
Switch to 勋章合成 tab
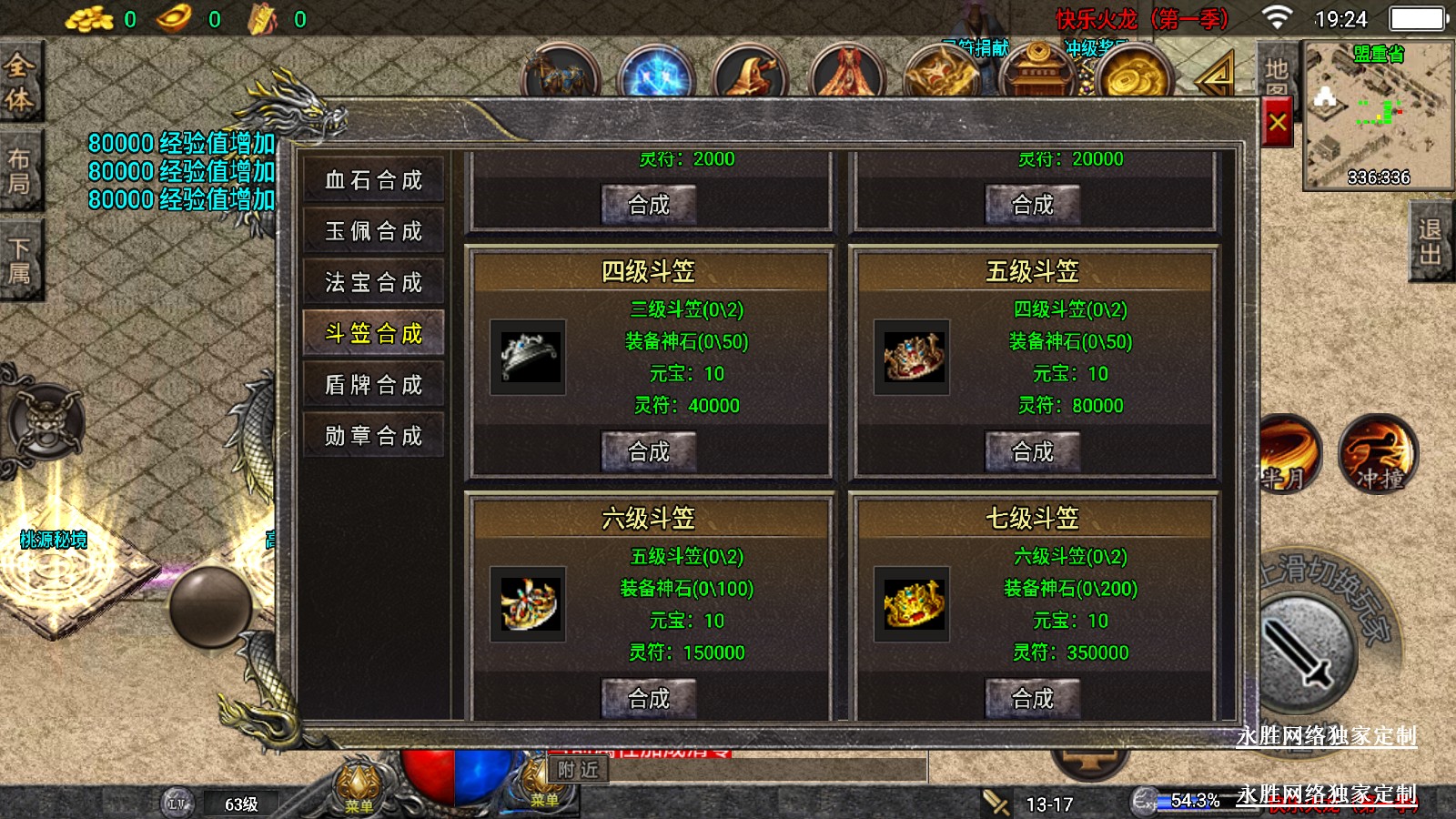pyautogui.click(x=374, y=436)
